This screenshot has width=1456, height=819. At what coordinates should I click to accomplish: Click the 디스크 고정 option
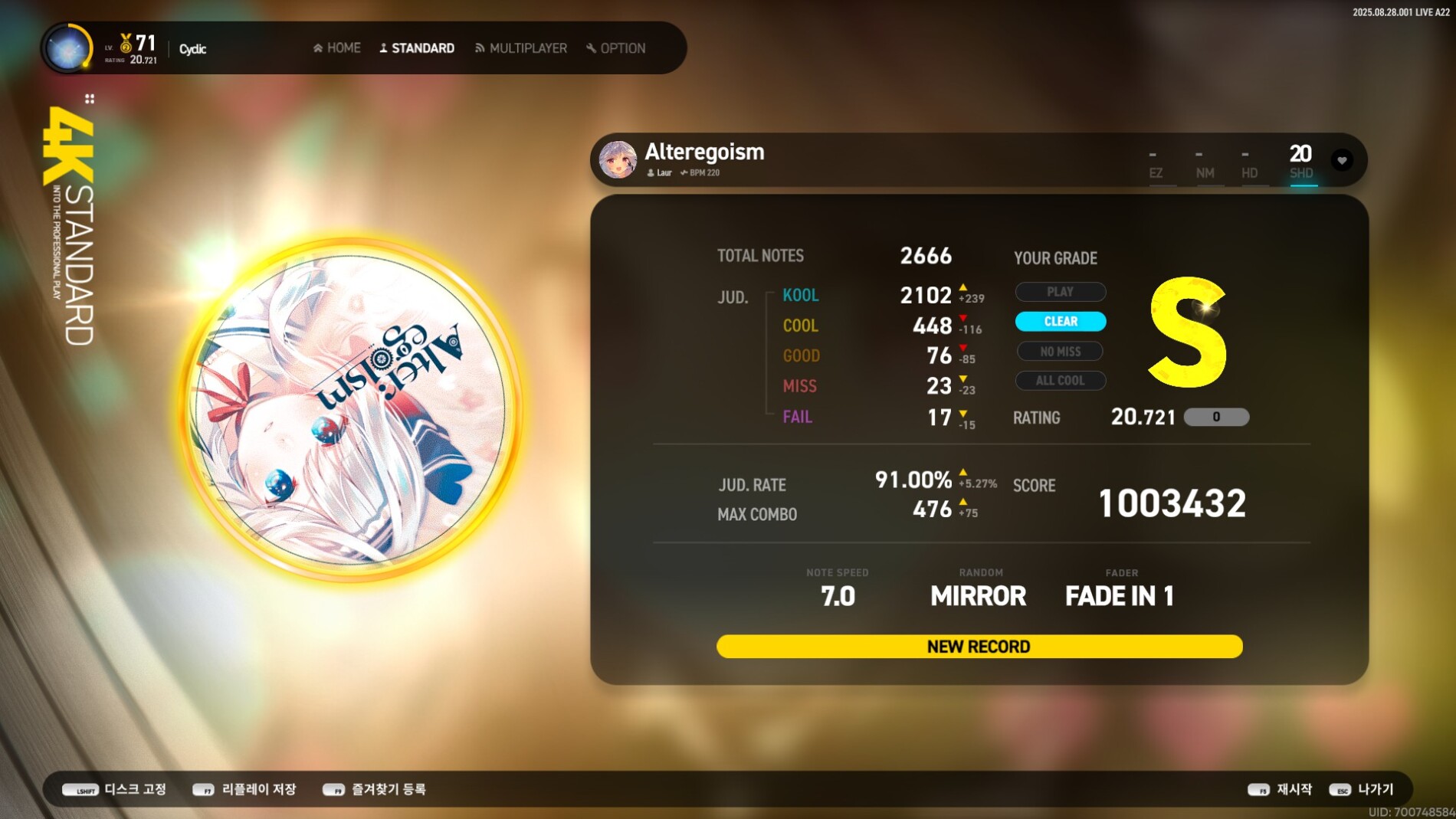[115, 789]
